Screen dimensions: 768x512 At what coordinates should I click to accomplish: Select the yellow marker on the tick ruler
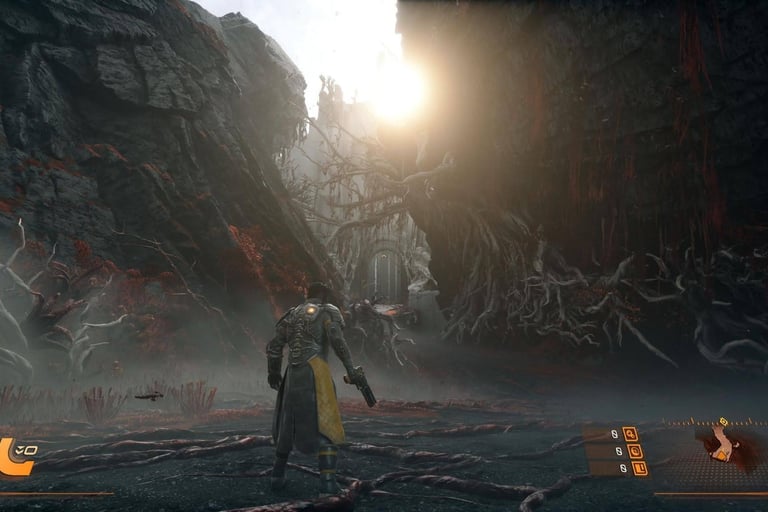click(x=722, y=422)
